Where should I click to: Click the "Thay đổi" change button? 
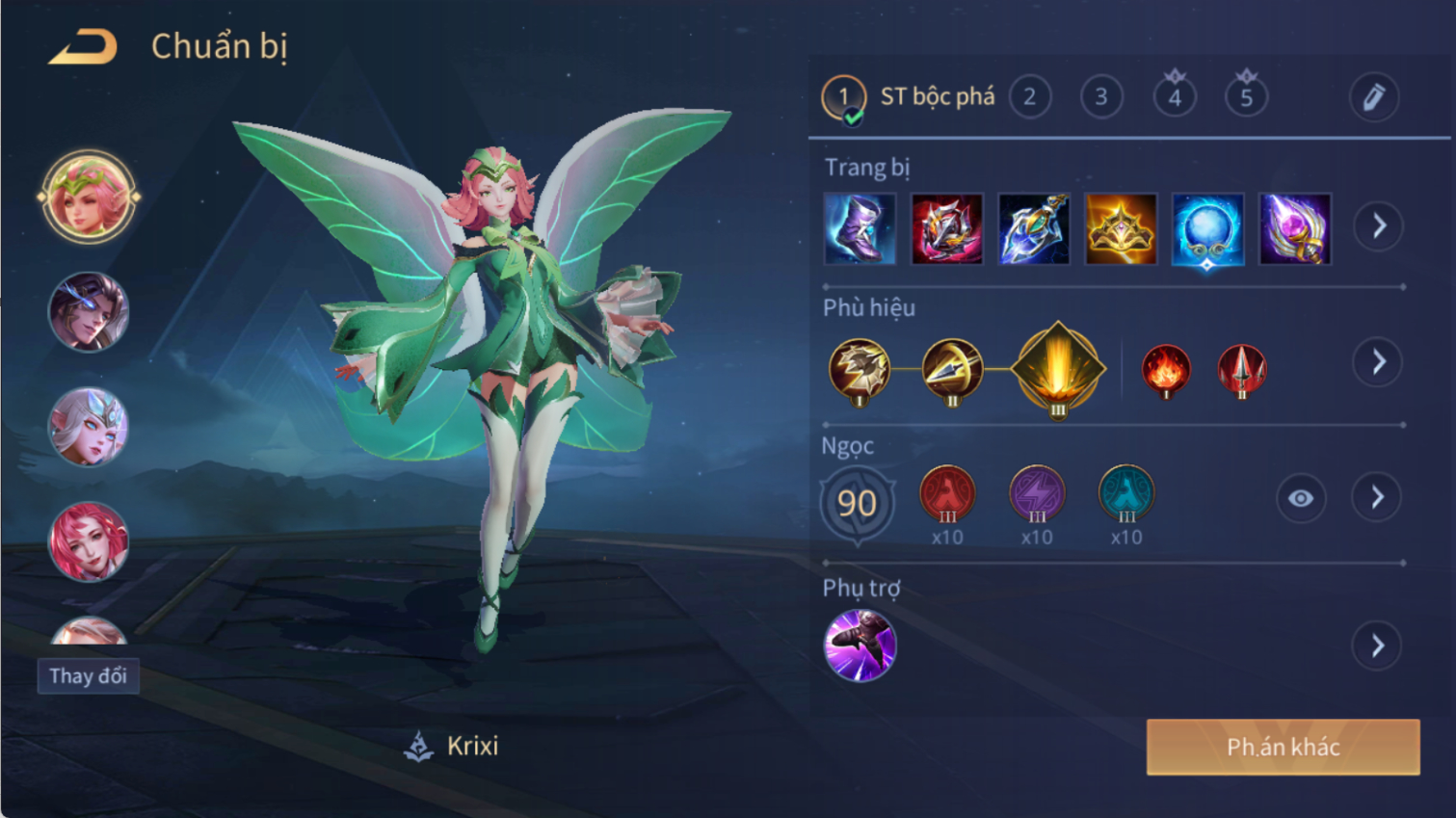89,676
